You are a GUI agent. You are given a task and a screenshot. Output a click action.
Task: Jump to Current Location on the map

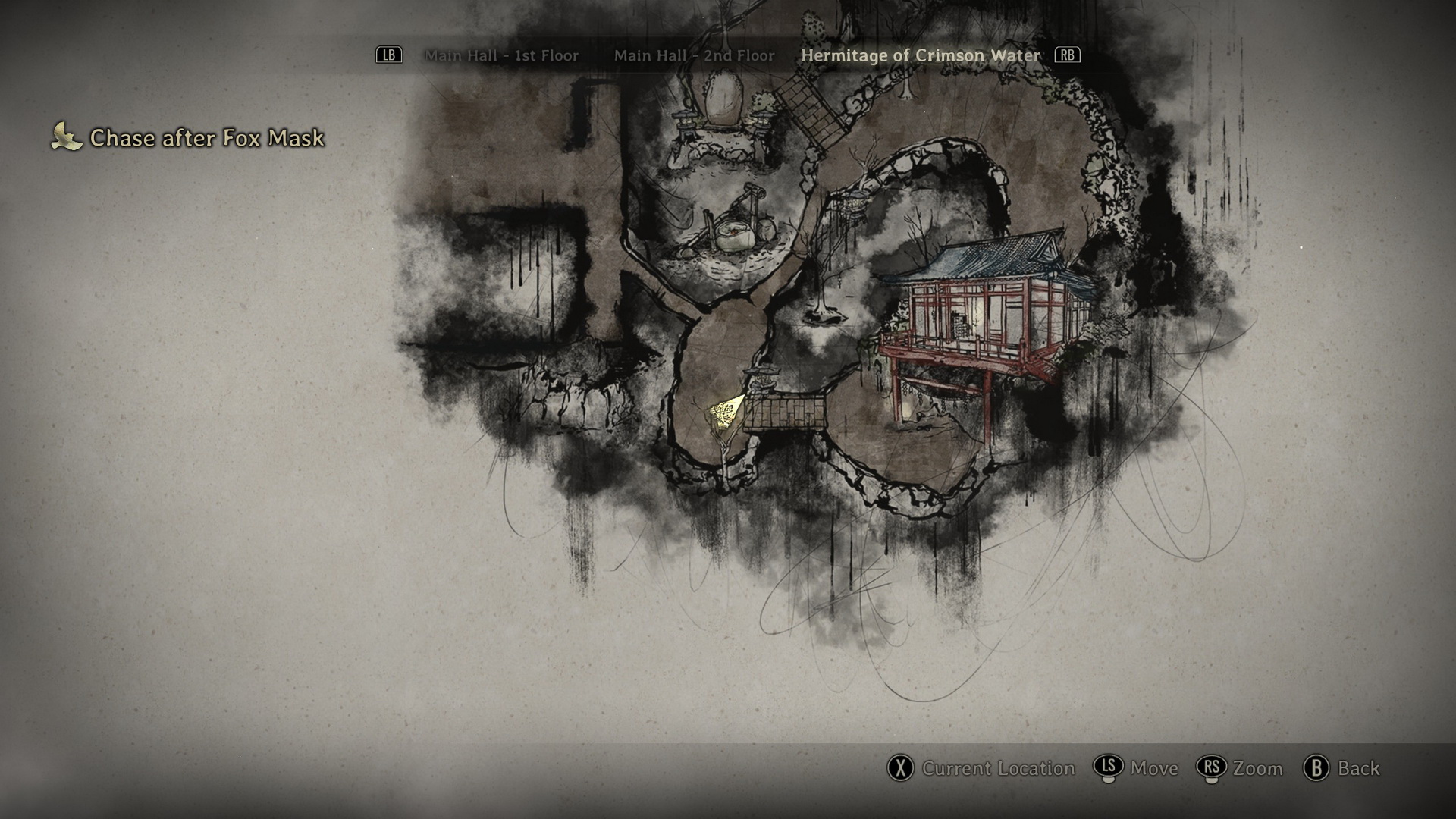982,768
